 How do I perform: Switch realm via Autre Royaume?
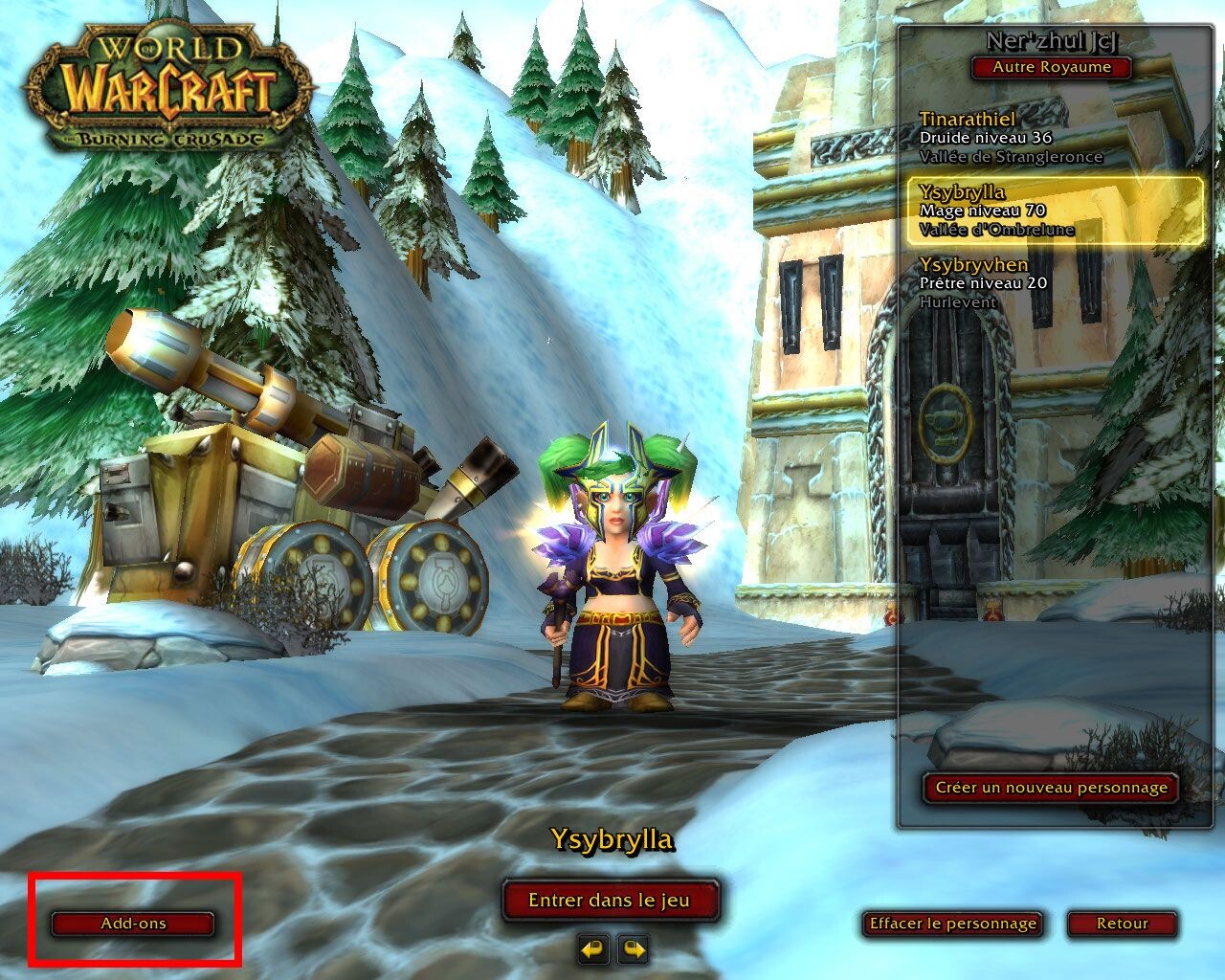[x=1051, y=67]
